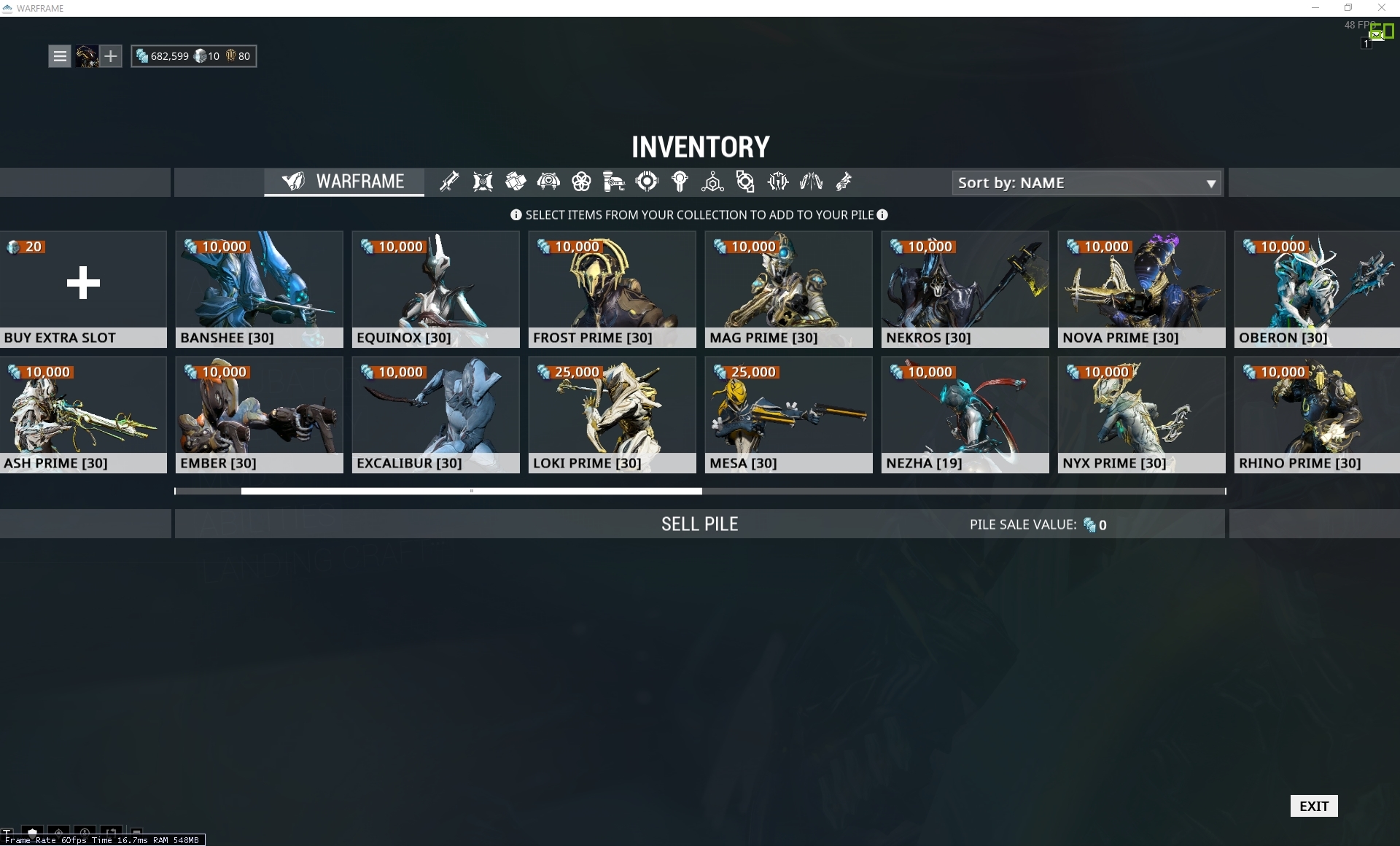Viewport: 1400px width, 846px height.
Task: Select the Nova Prime tile
Action: tap(1141, 290)
